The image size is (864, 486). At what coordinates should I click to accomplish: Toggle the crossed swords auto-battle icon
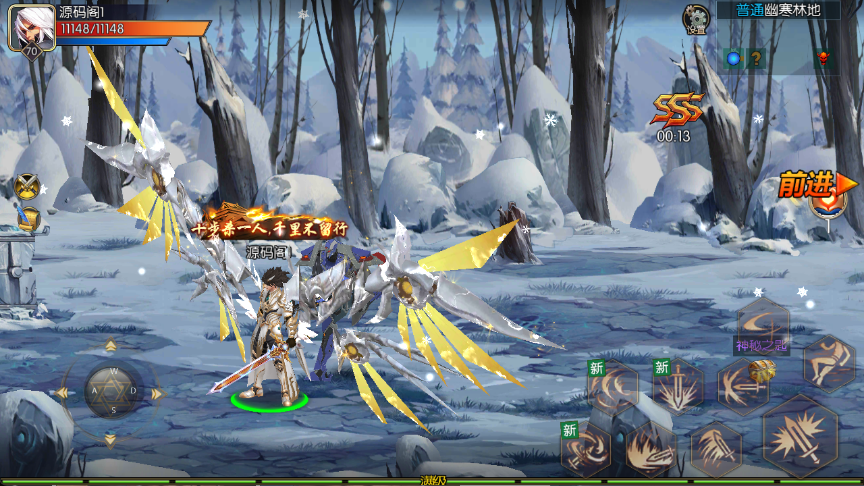[x=27, y=187]
